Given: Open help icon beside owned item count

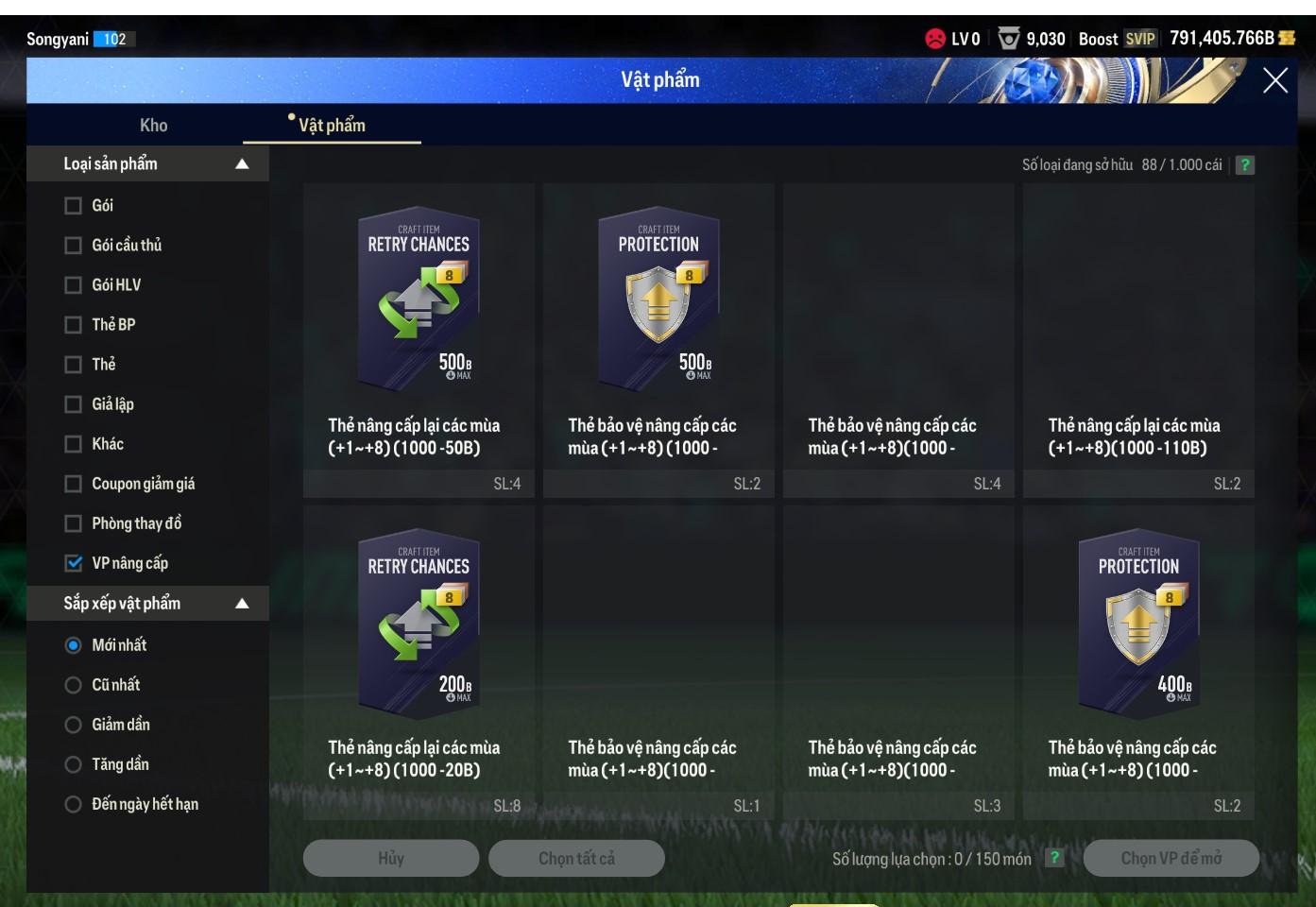Looking at the screenshot, I should [x=1245, y=165].
